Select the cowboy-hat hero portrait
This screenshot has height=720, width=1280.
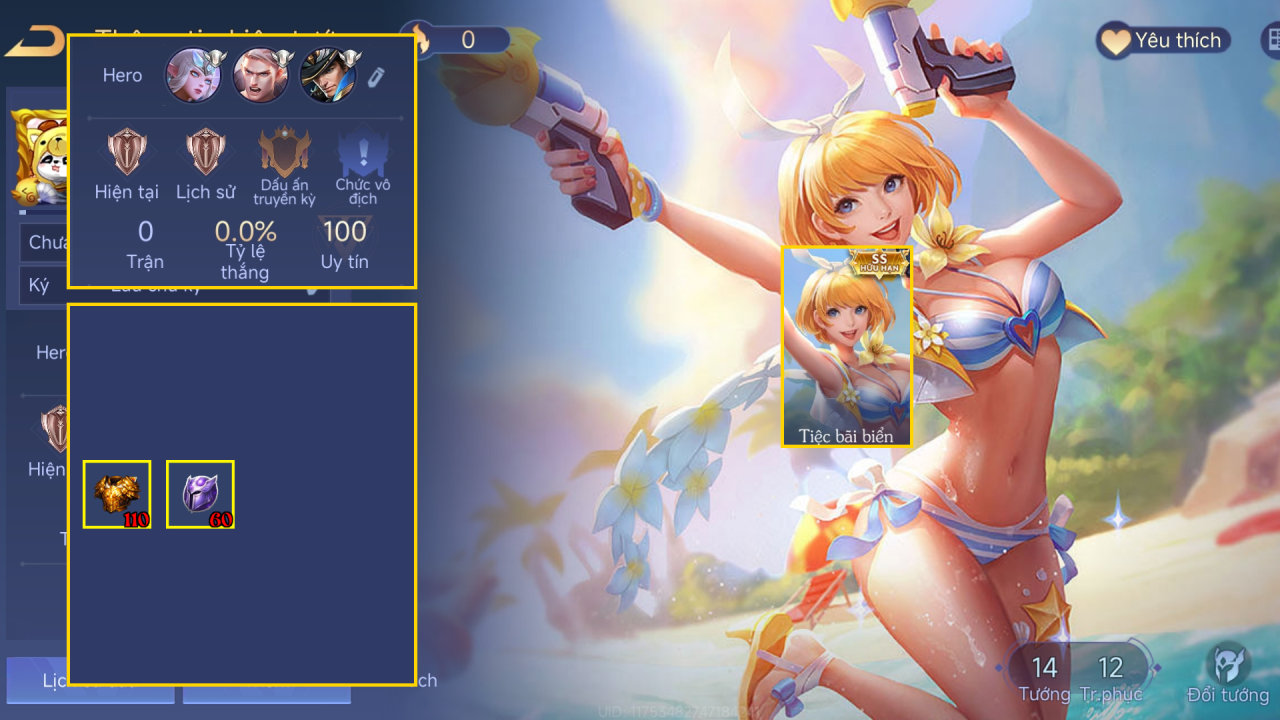328,76
